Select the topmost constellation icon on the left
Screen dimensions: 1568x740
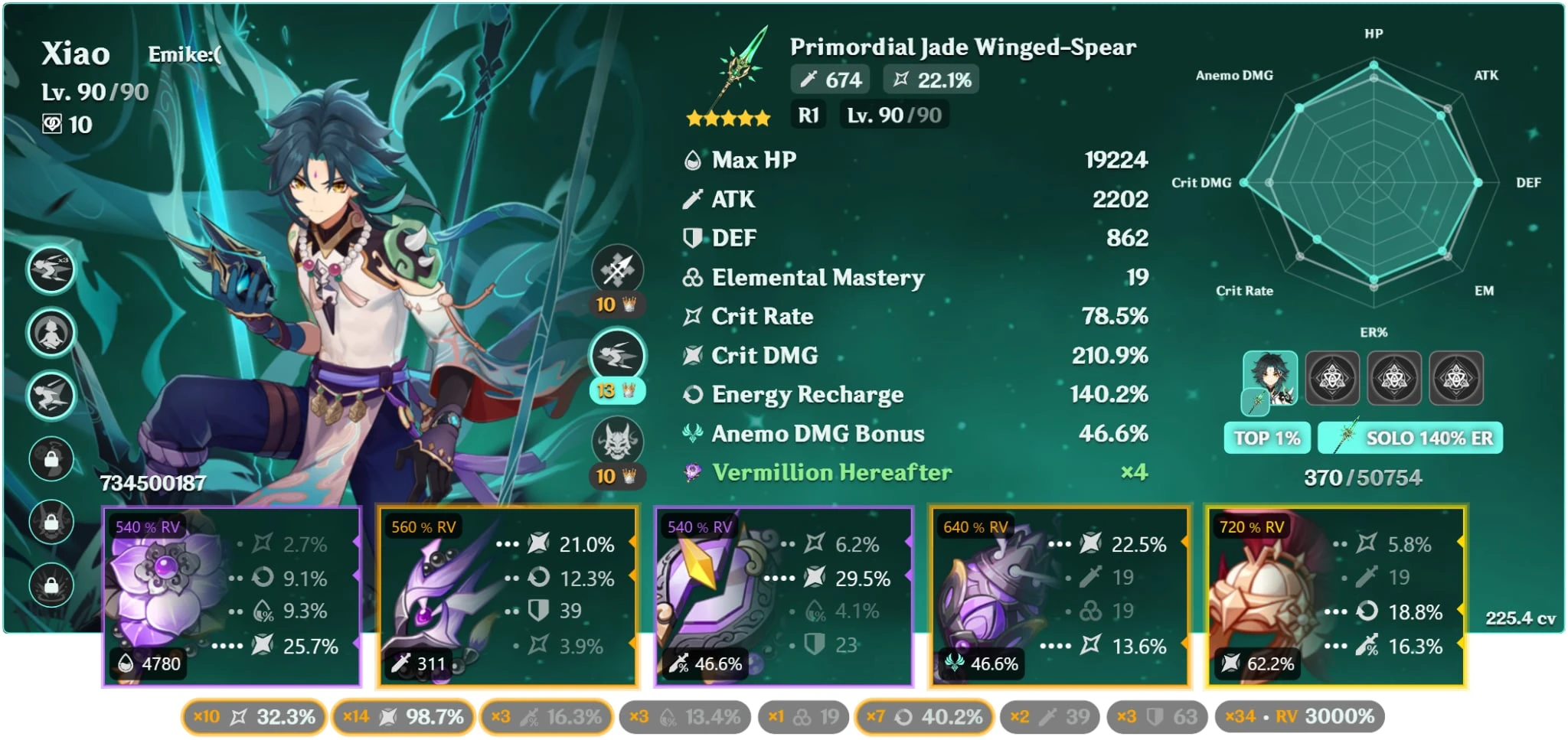[52, 269]
